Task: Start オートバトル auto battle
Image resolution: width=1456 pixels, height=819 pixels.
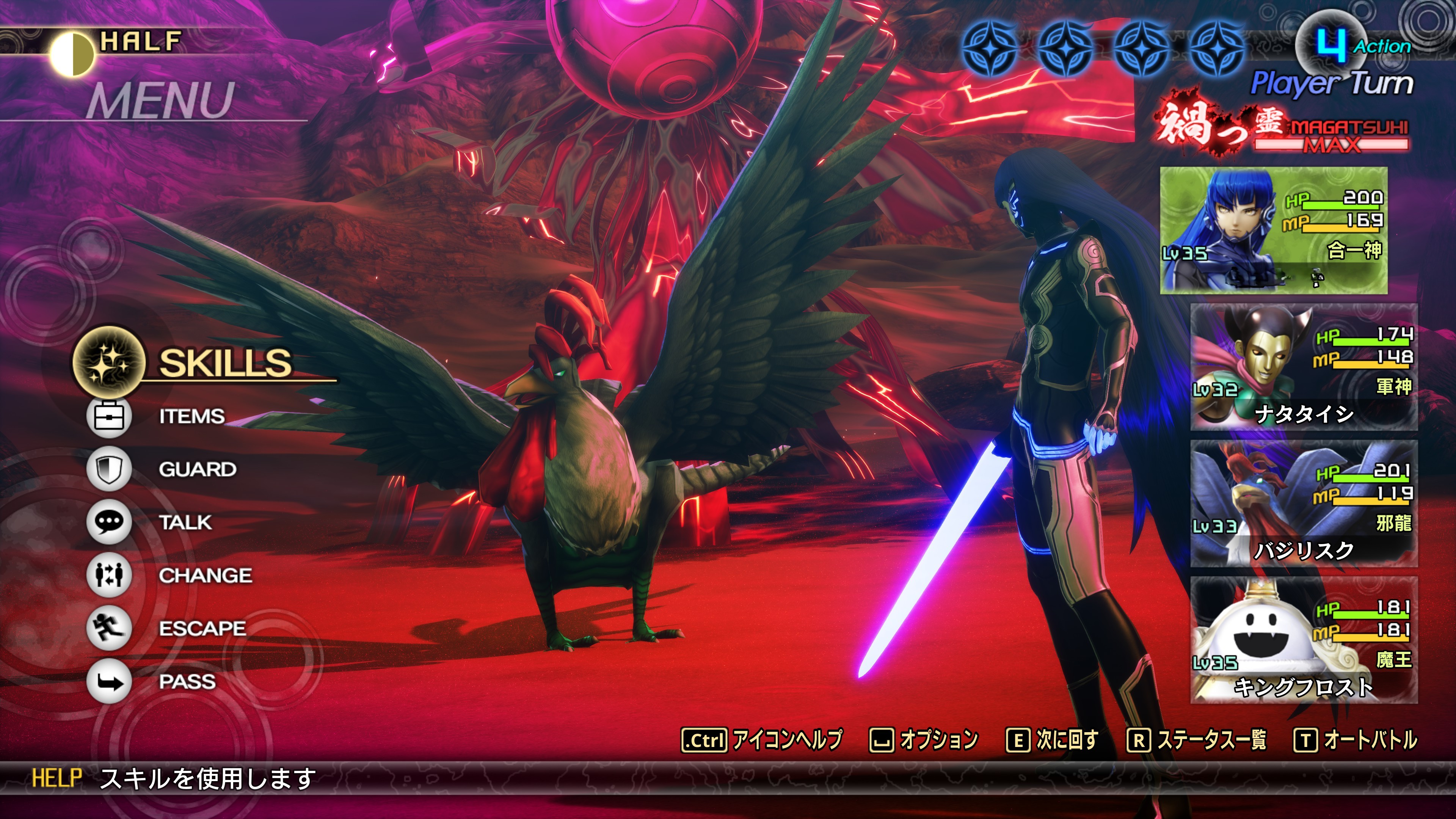Action: 1356,739
